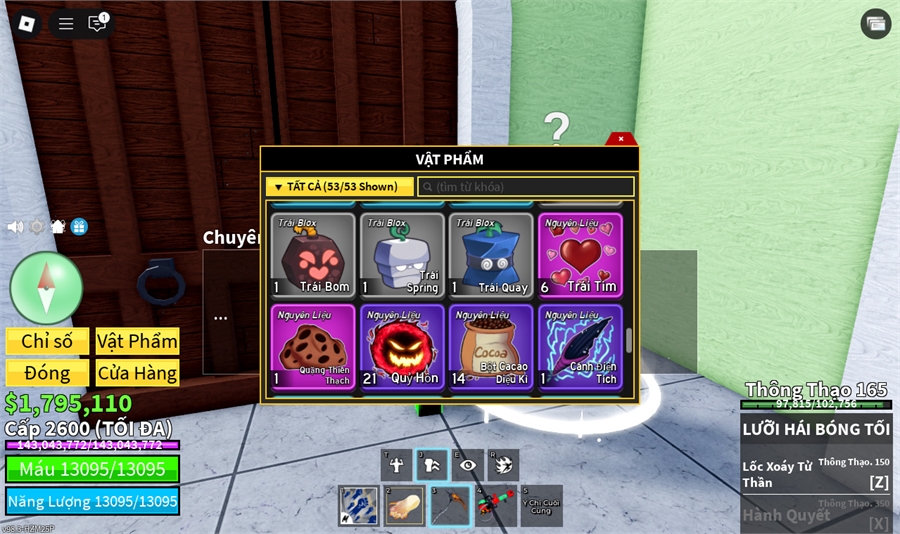Select the Cánh Định Tích feather slot

[580, 347]
